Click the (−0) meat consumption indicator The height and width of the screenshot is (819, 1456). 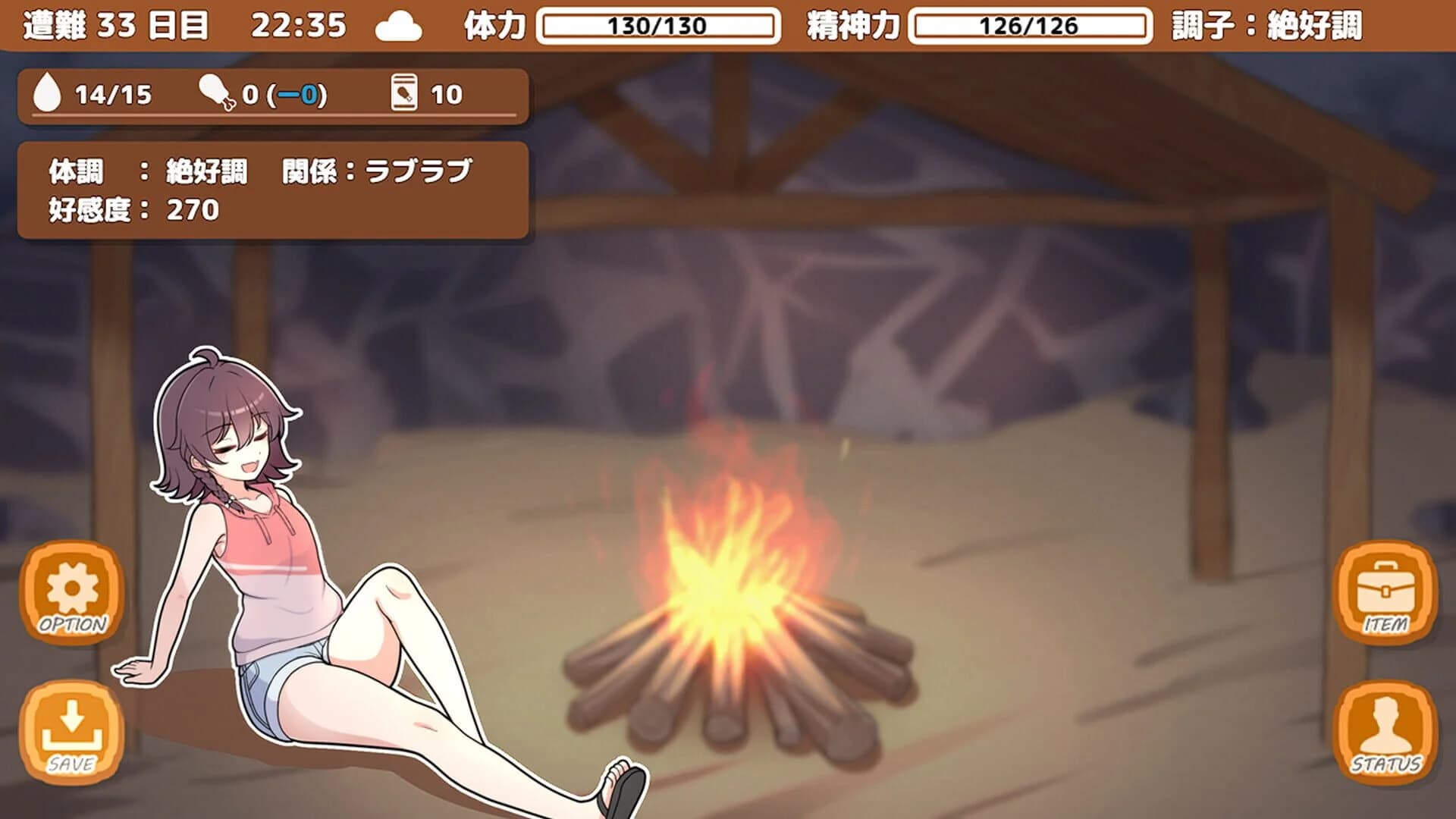pos(296,93)
